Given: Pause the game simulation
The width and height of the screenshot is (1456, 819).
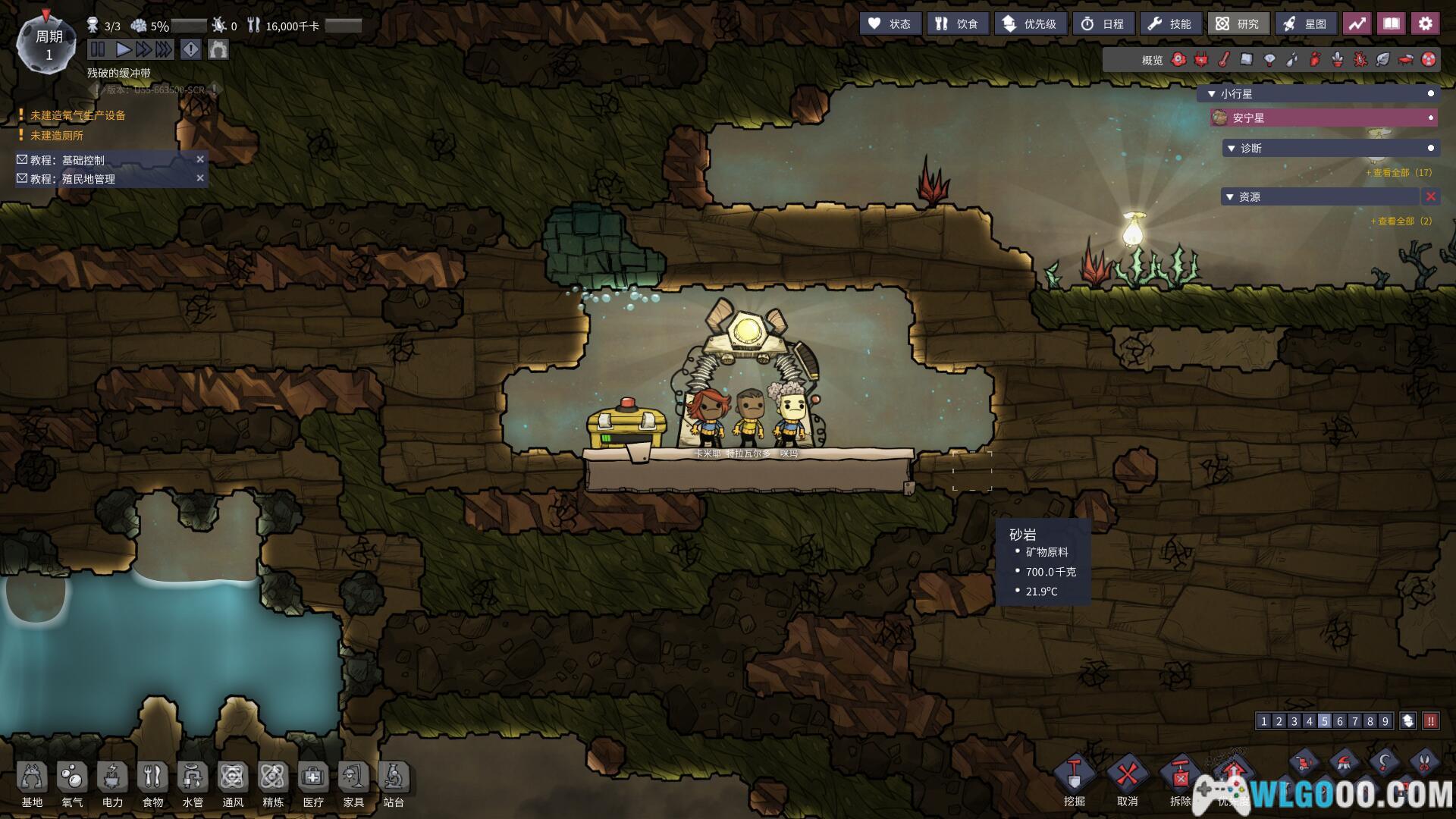Looking at the screenshot, I should 98,50.
